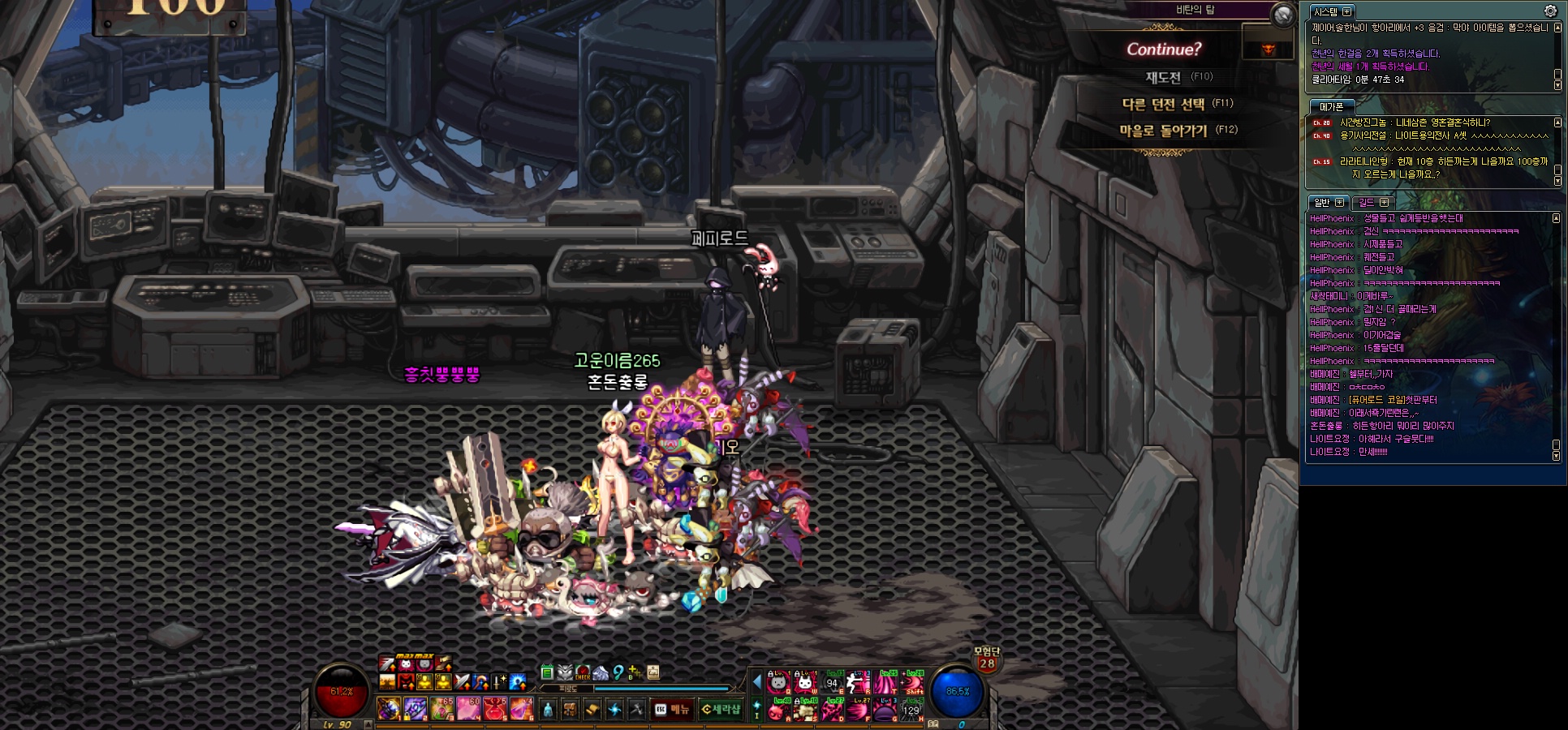
Task: Click the compass icon beside 비탄의 탑
Action: pos(1282,14)
